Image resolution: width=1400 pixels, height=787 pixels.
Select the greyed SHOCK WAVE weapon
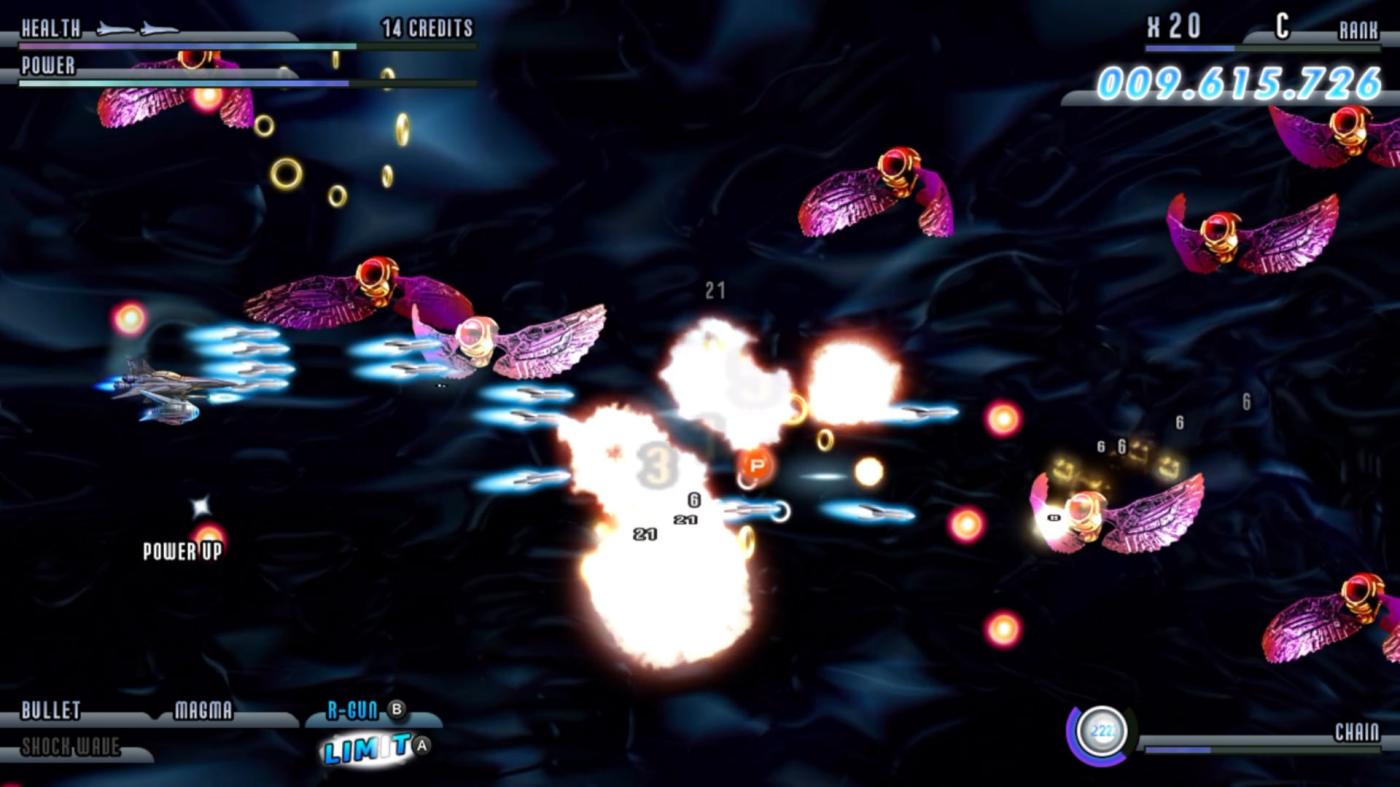[x=70, y=747]
